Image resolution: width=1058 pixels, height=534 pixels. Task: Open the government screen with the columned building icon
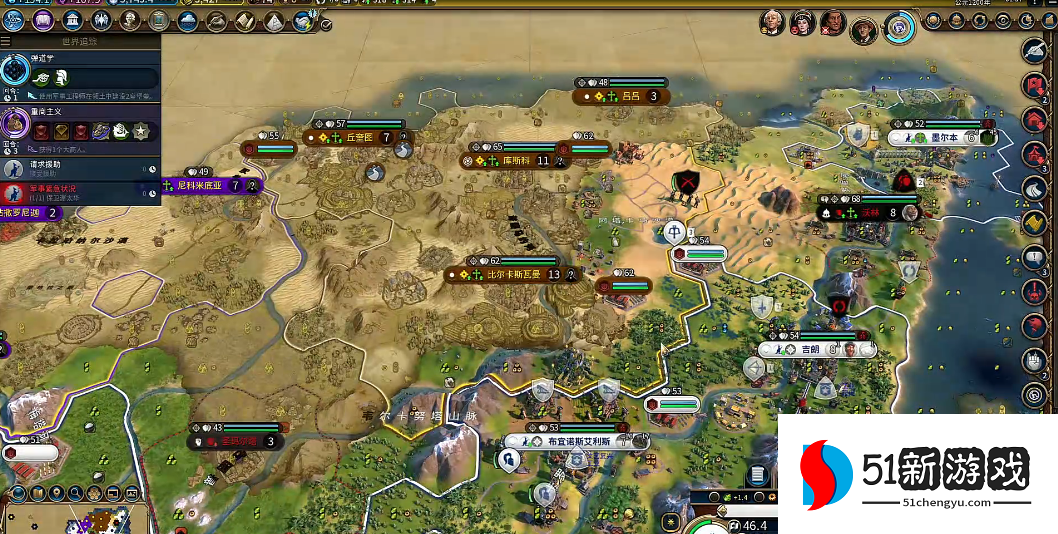(x=72, y=20)
